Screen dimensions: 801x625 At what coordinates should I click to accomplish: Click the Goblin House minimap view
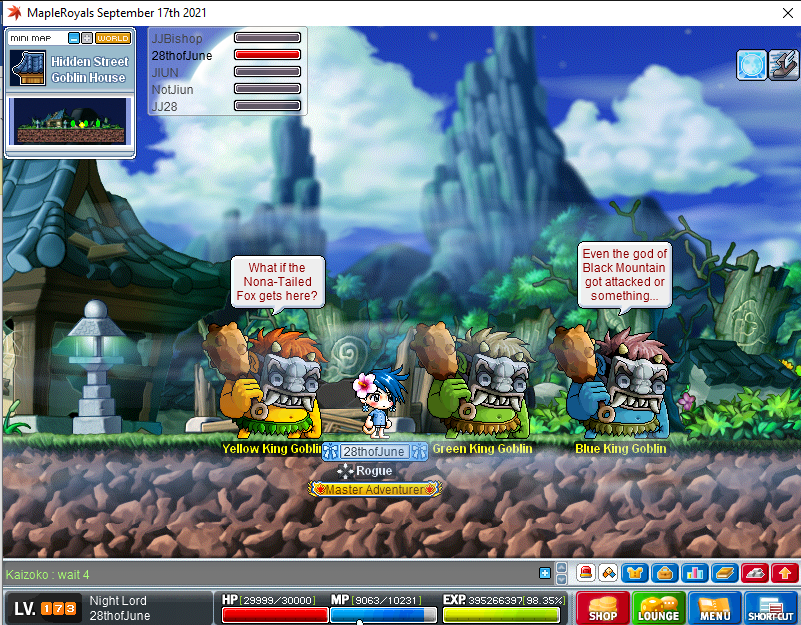tap(70, 121)
